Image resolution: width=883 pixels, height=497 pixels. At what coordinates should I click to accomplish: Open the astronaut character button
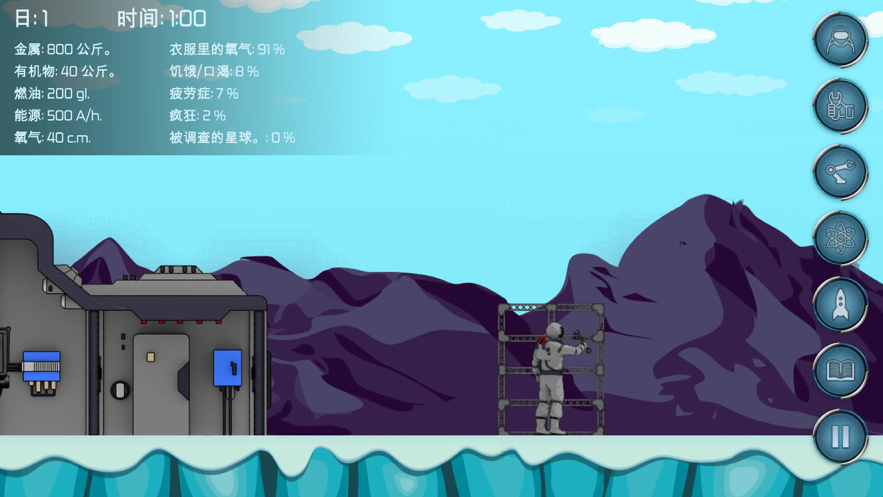coord(840,40)
